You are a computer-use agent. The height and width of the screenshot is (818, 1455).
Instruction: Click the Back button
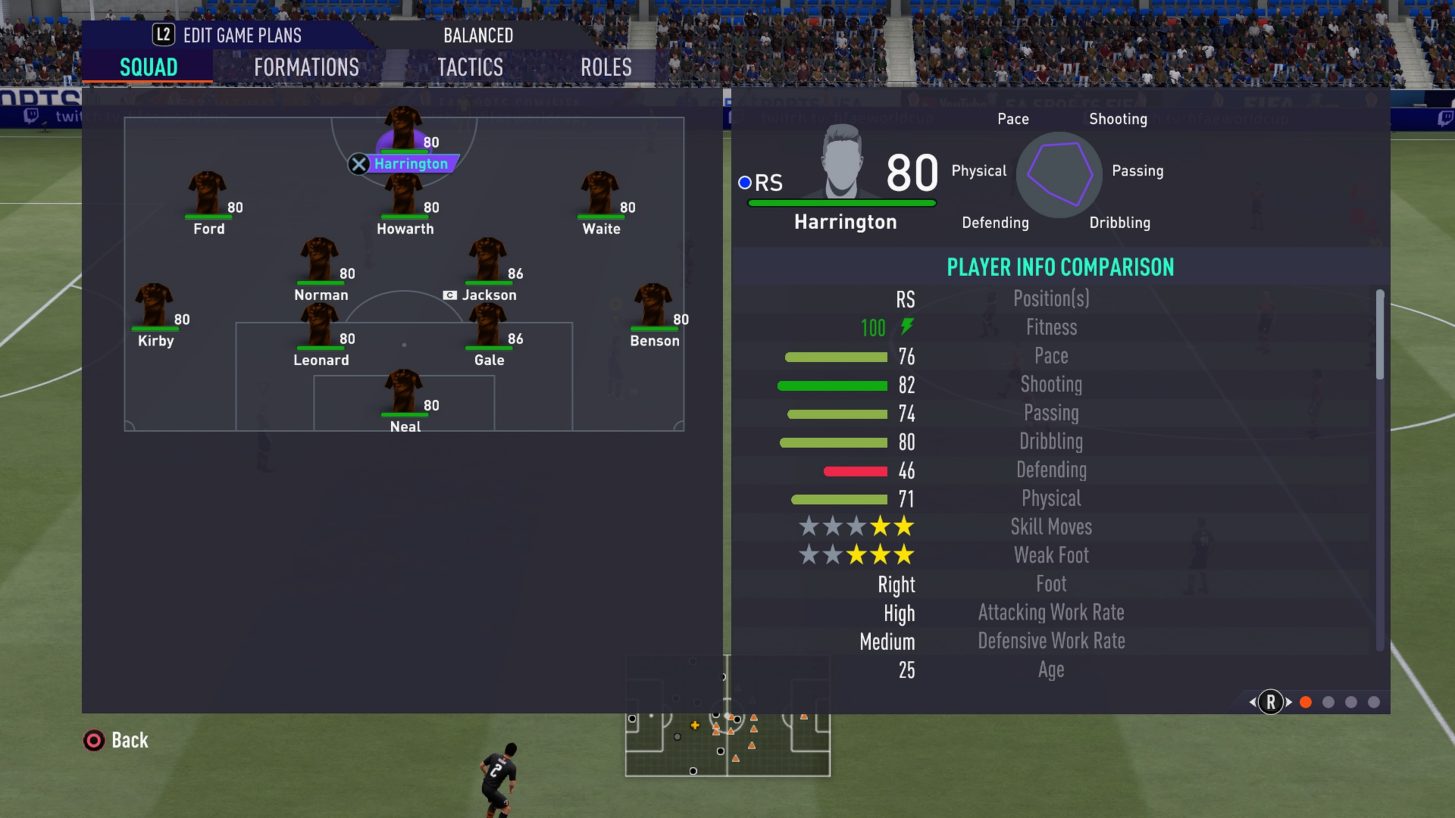(x=114, y=740)
